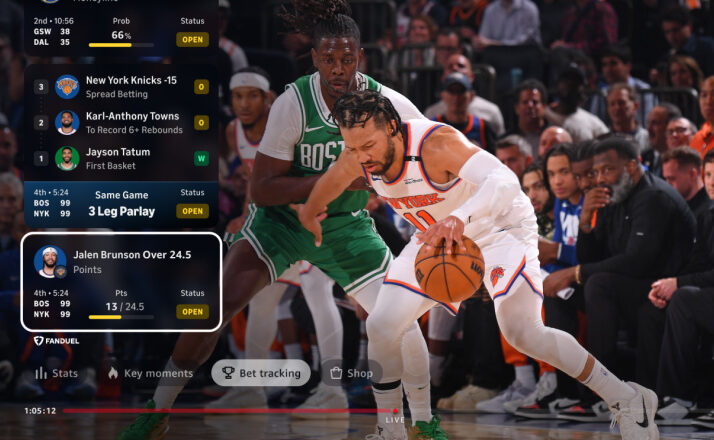The image size is (714, 440).
Task: Select the Karl-Anthony Towns rebounds leg
Action: click(121, 122)
